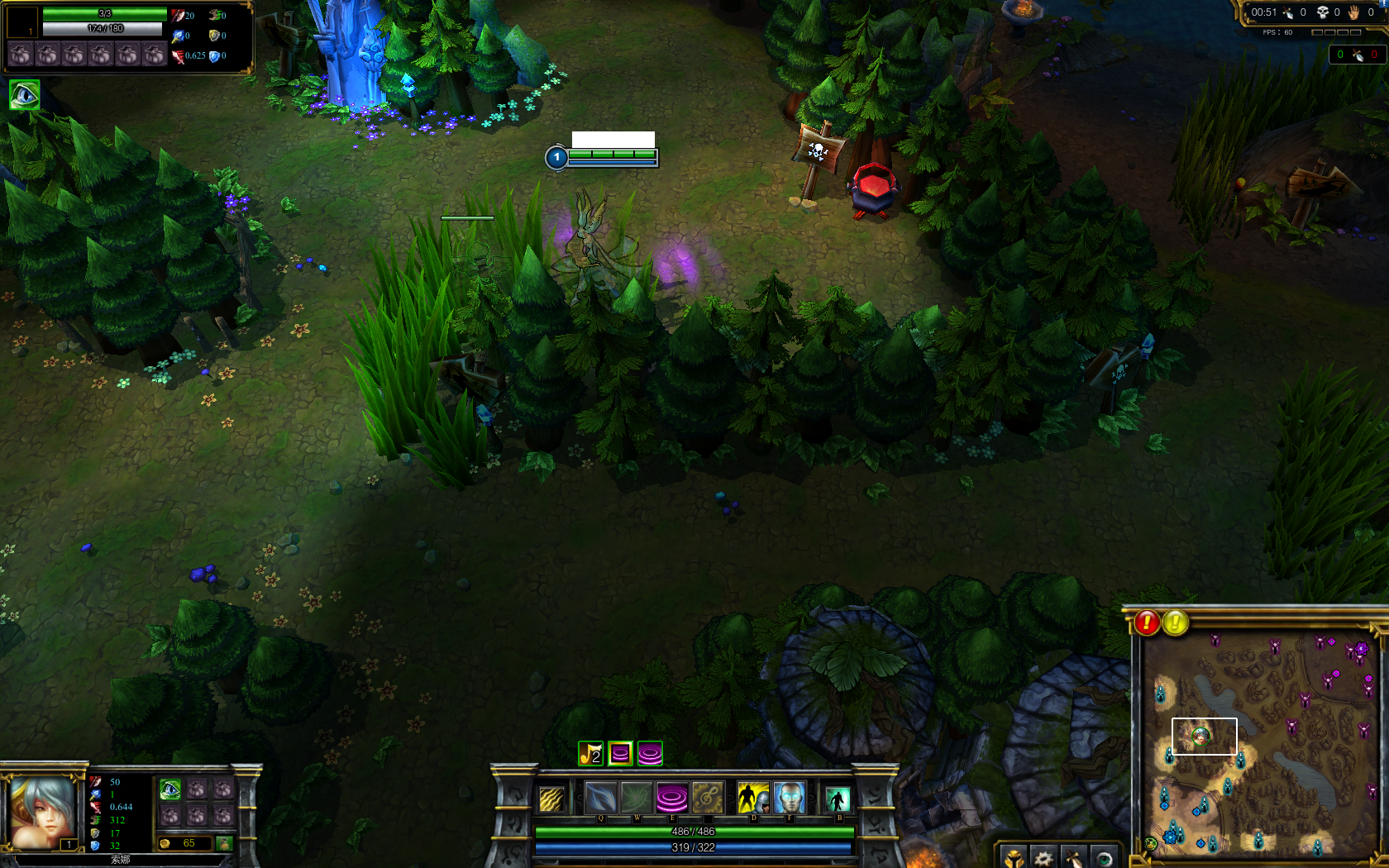This screenshot has height=868, width=1389.
Task: Click the yellow exclamation ping button
Action: coord(1176,622)
